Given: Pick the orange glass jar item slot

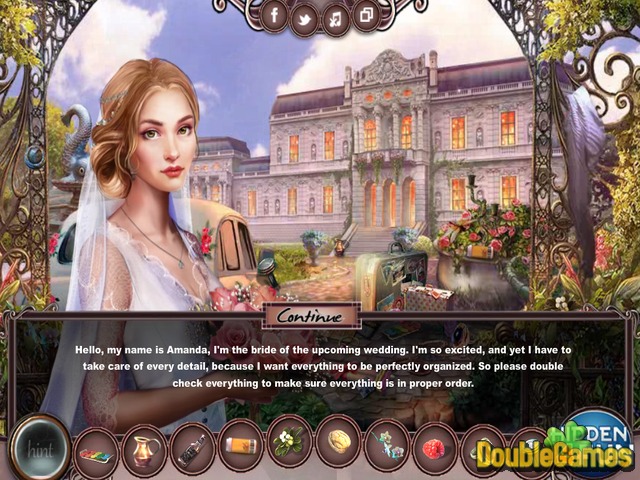Looking at the screenshot, I should pyautogui.click(x=242, y=443).
